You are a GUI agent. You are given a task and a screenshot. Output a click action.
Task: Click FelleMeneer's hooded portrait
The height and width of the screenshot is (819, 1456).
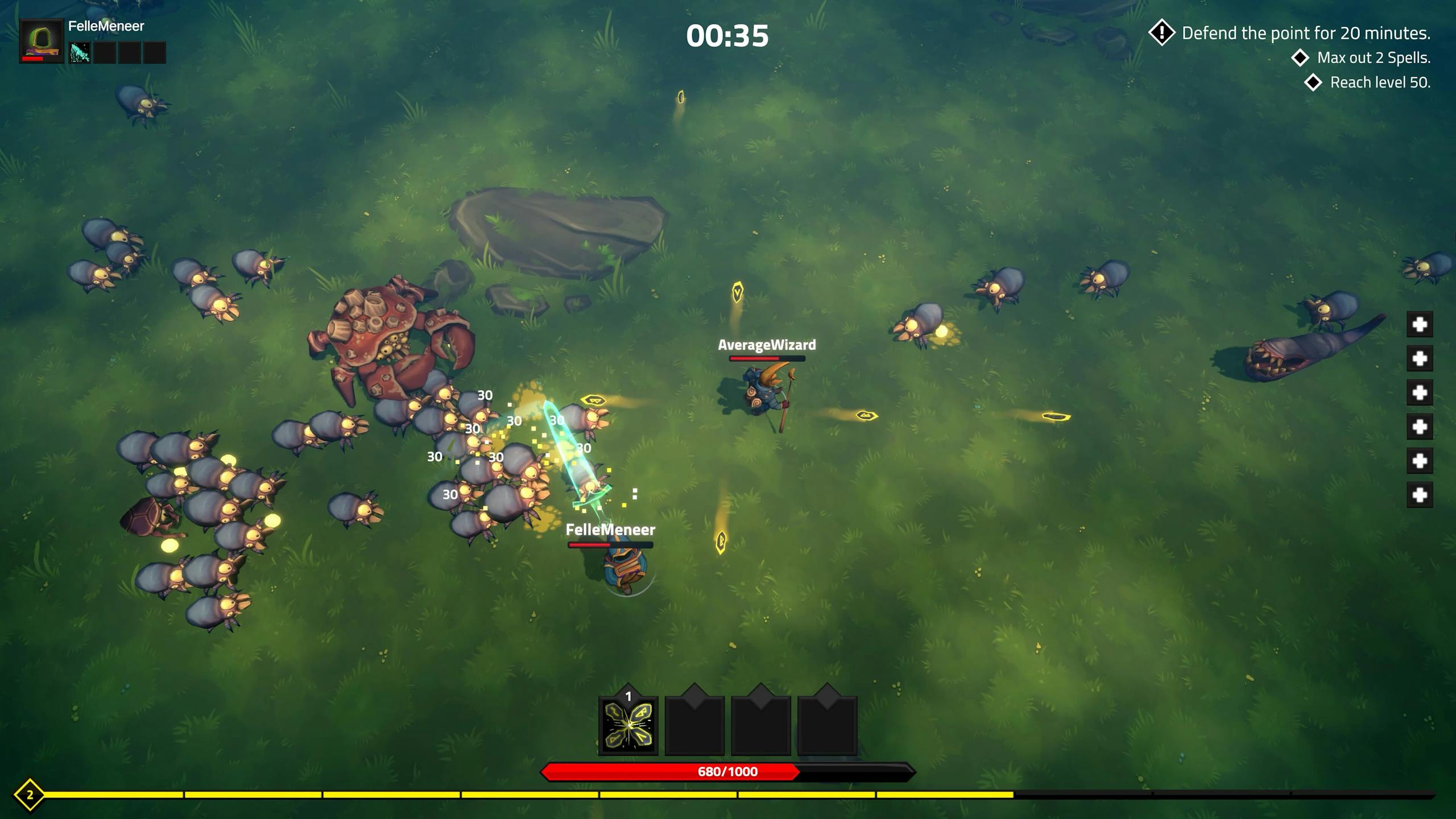coord(41,40)
